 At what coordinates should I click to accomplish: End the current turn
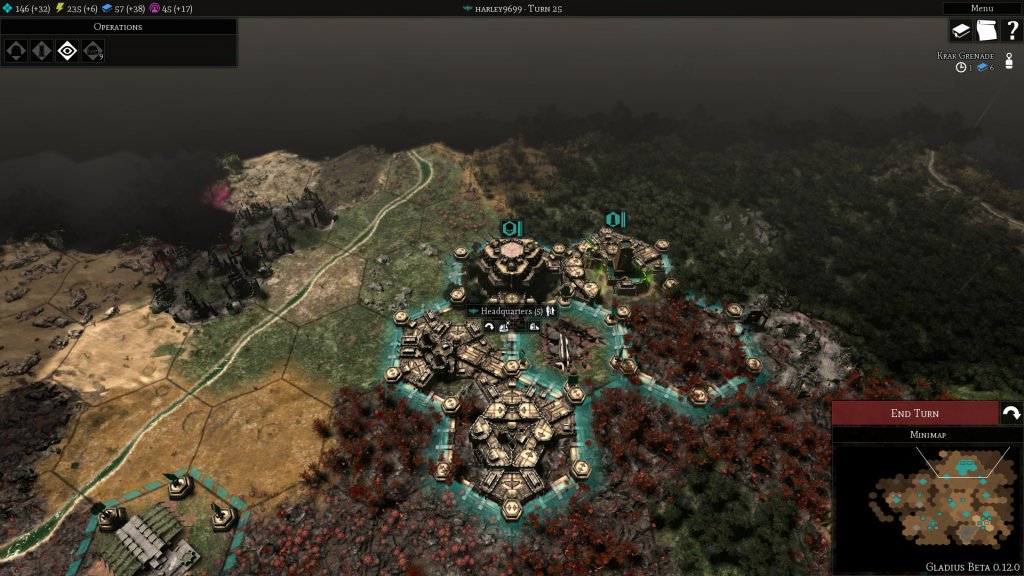[x=914, y=413]
